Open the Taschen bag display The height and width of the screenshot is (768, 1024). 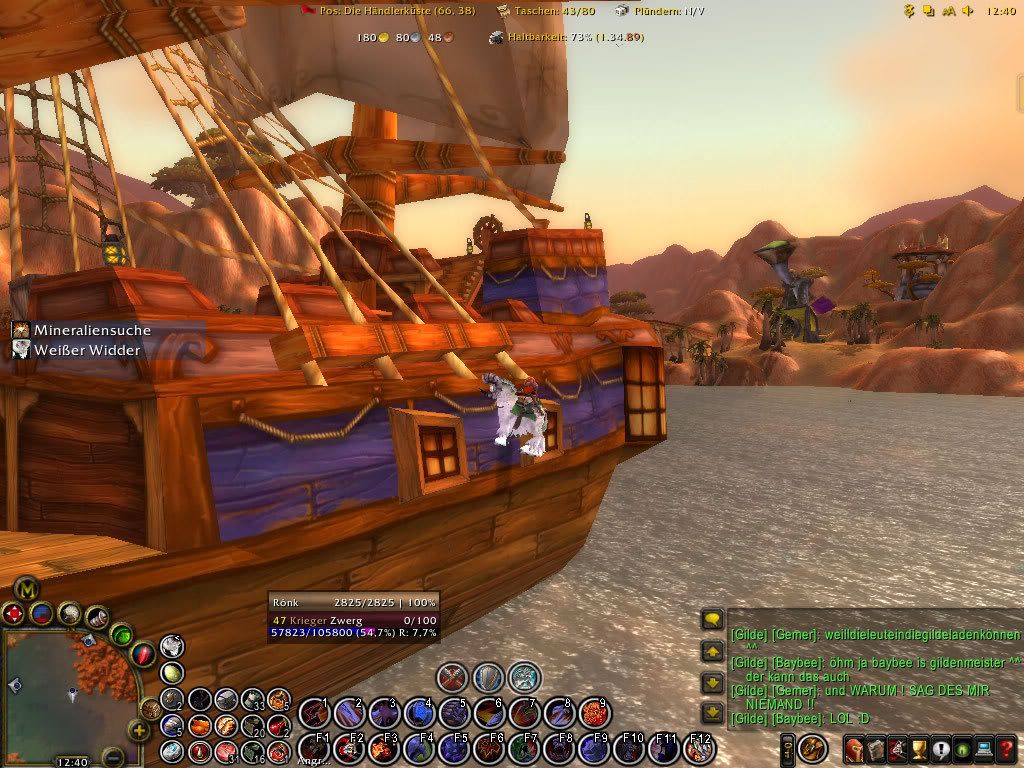(x=549, y=10)
